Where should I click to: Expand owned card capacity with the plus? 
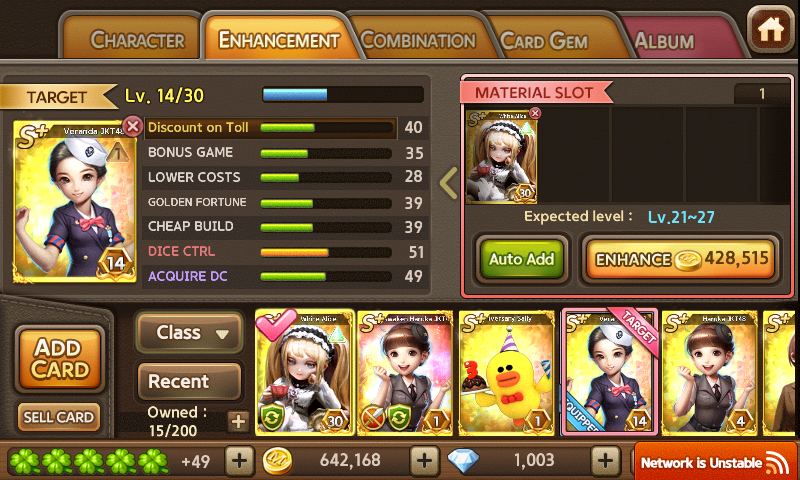click(x=237, y=421)
